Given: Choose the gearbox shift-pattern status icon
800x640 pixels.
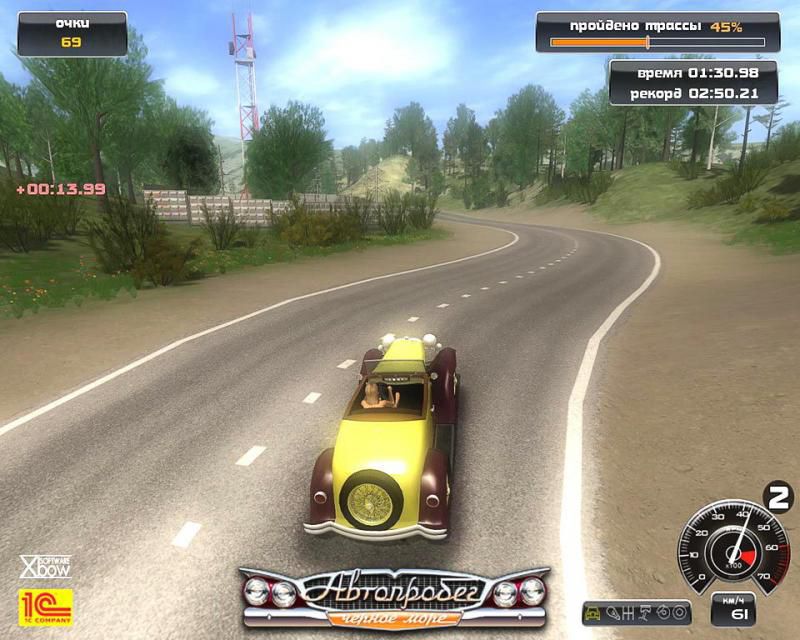Looking at the screenshot, I should [x=628, y=613].
